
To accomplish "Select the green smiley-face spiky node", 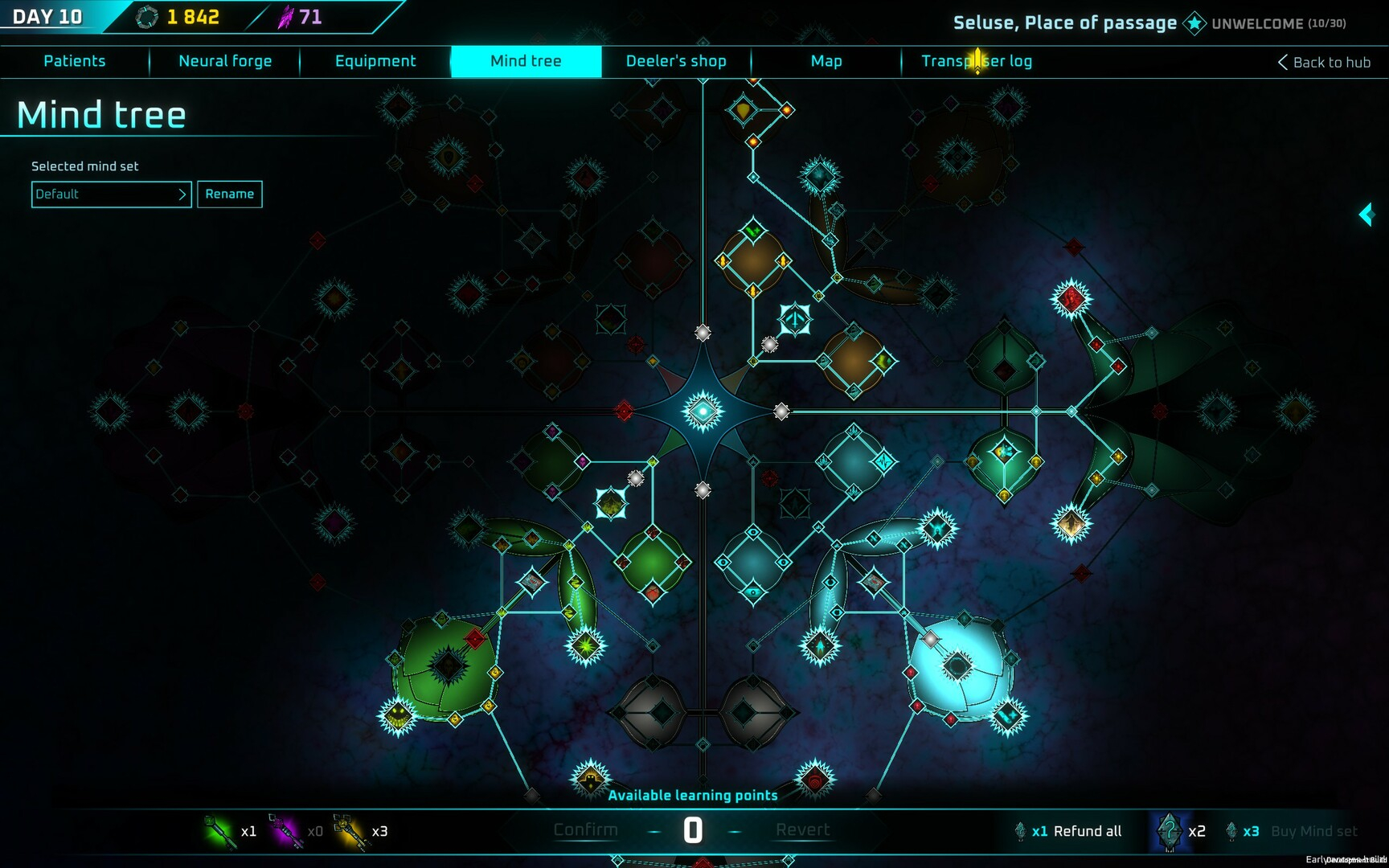I will pyautogui.click(x=398, y=714).
